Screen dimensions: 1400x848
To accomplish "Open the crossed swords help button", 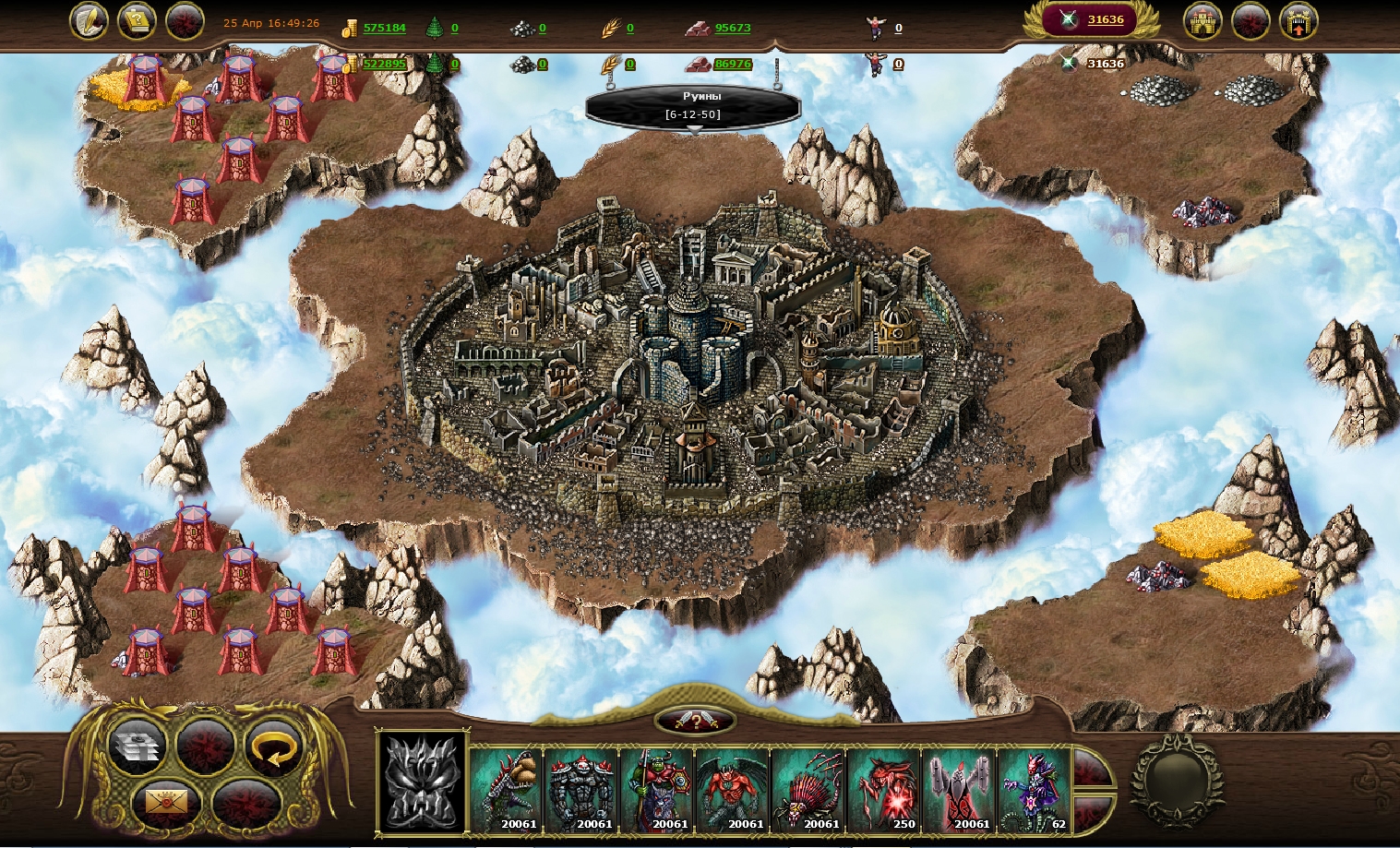I will 695,722.
